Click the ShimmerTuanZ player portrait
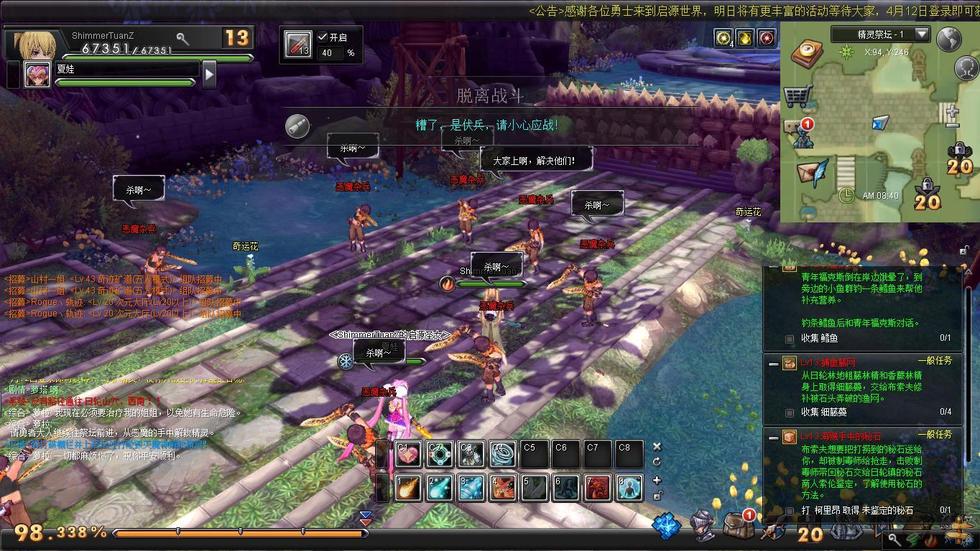The height and width of the screenshot is (551, 980). click(x=33, y=43)
